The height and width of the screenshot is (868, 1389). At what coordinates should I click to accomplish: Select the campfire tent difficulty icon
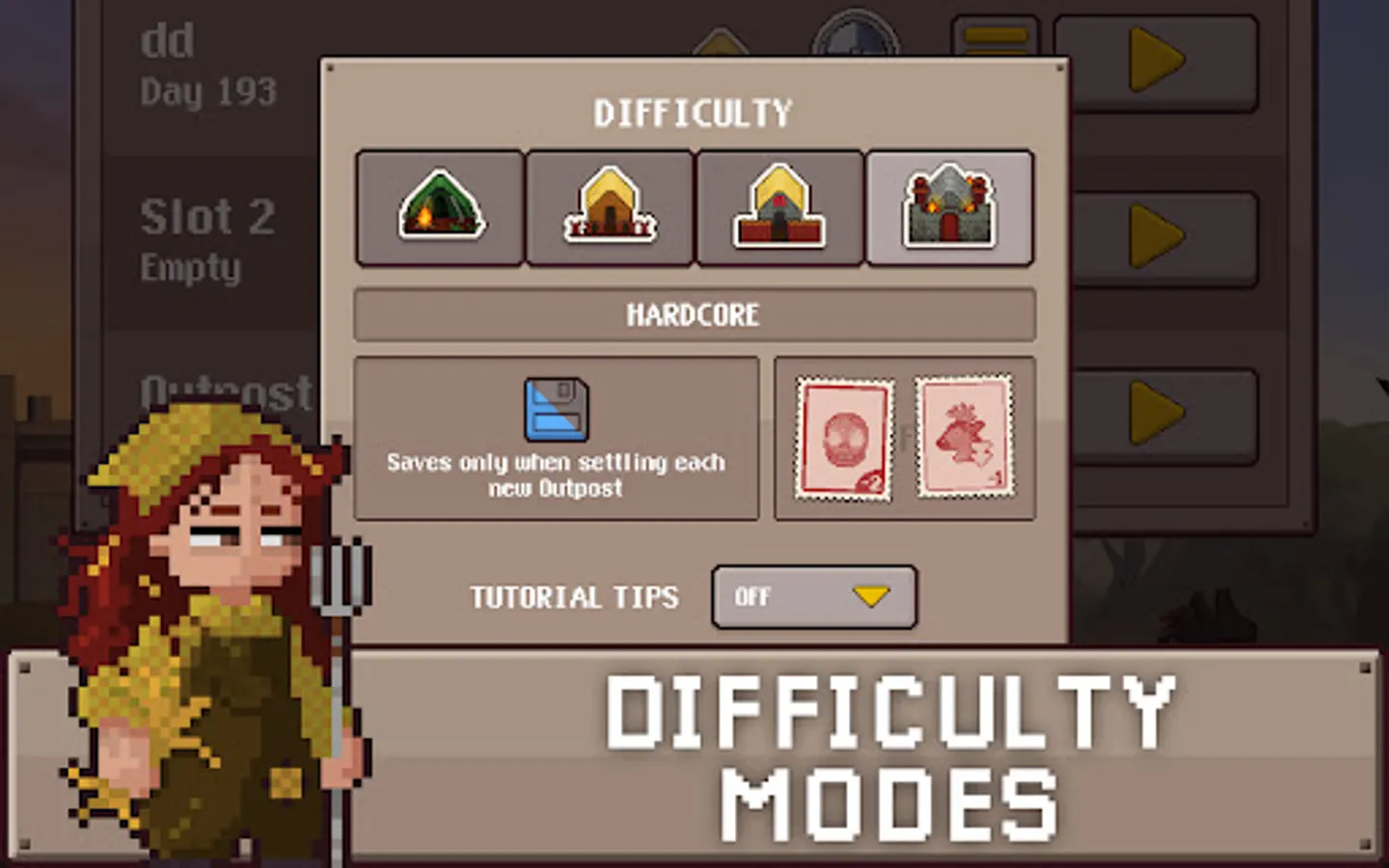pos(439,206)
